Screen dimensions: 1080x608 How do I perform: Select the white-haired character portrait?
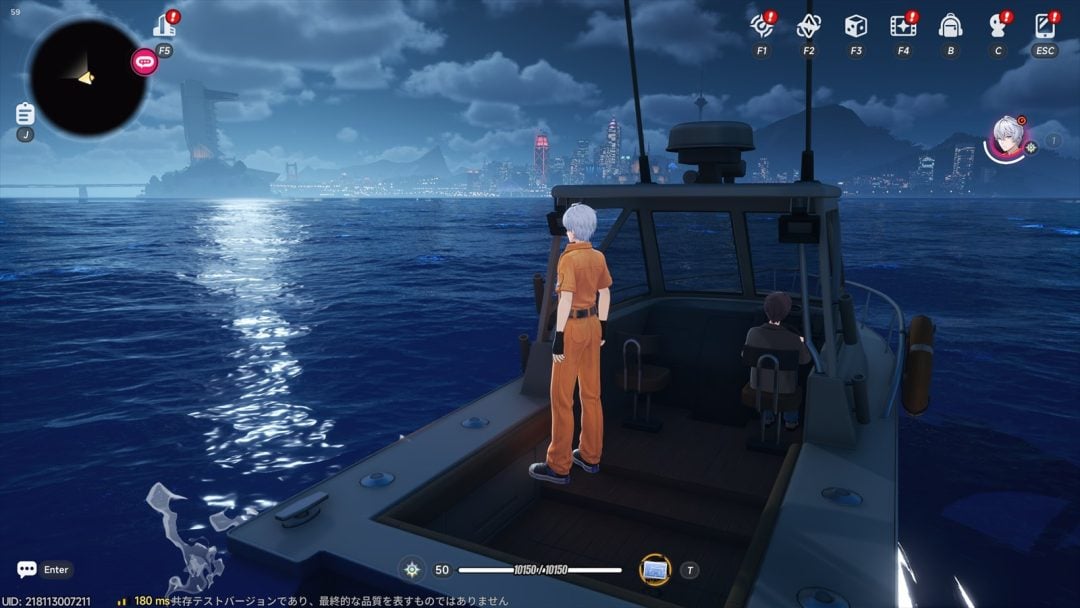(1008, 135)
